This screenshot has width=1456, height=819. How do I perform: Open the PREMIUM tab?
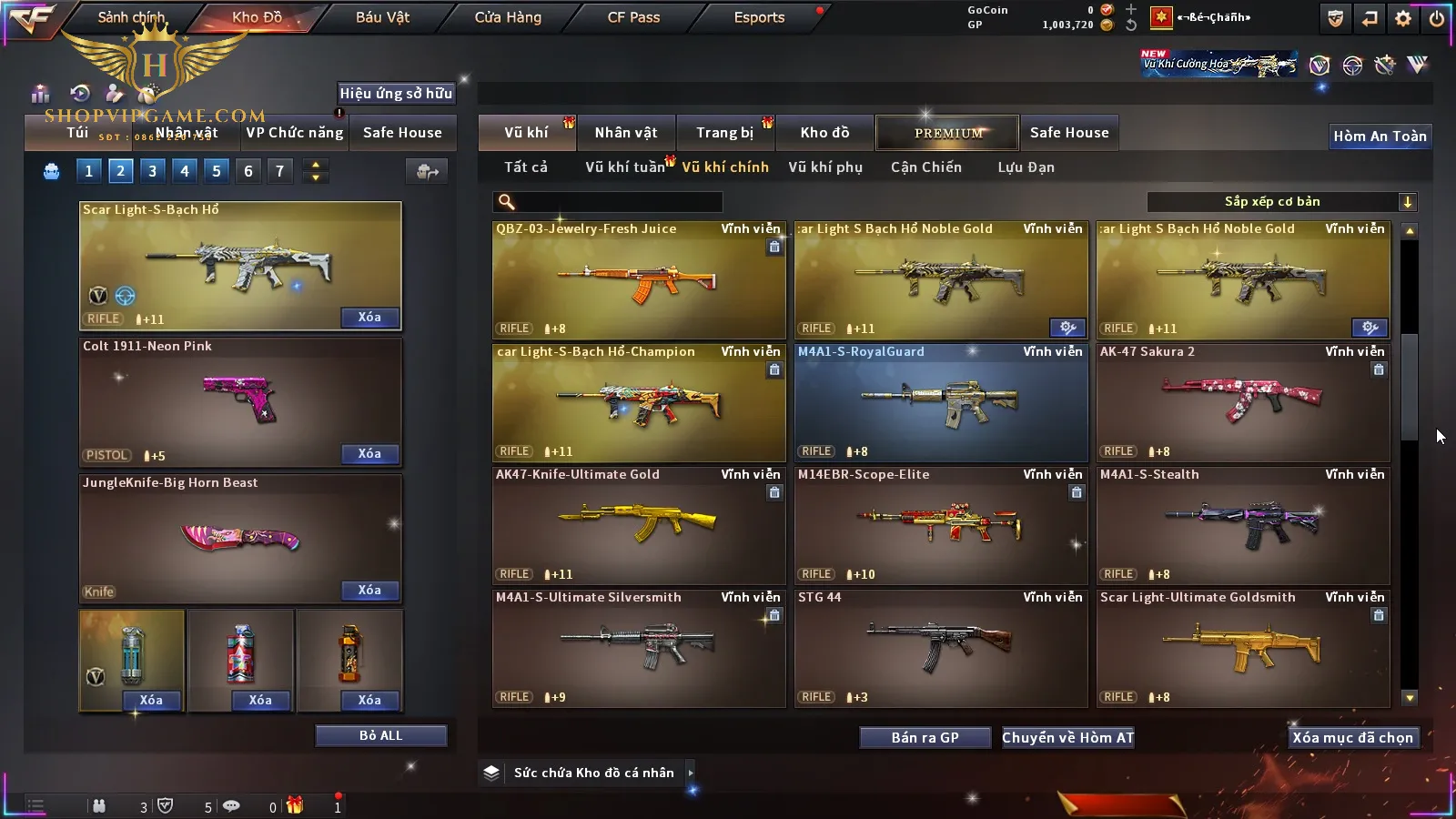pyautogui.click(x=947, y=133)
